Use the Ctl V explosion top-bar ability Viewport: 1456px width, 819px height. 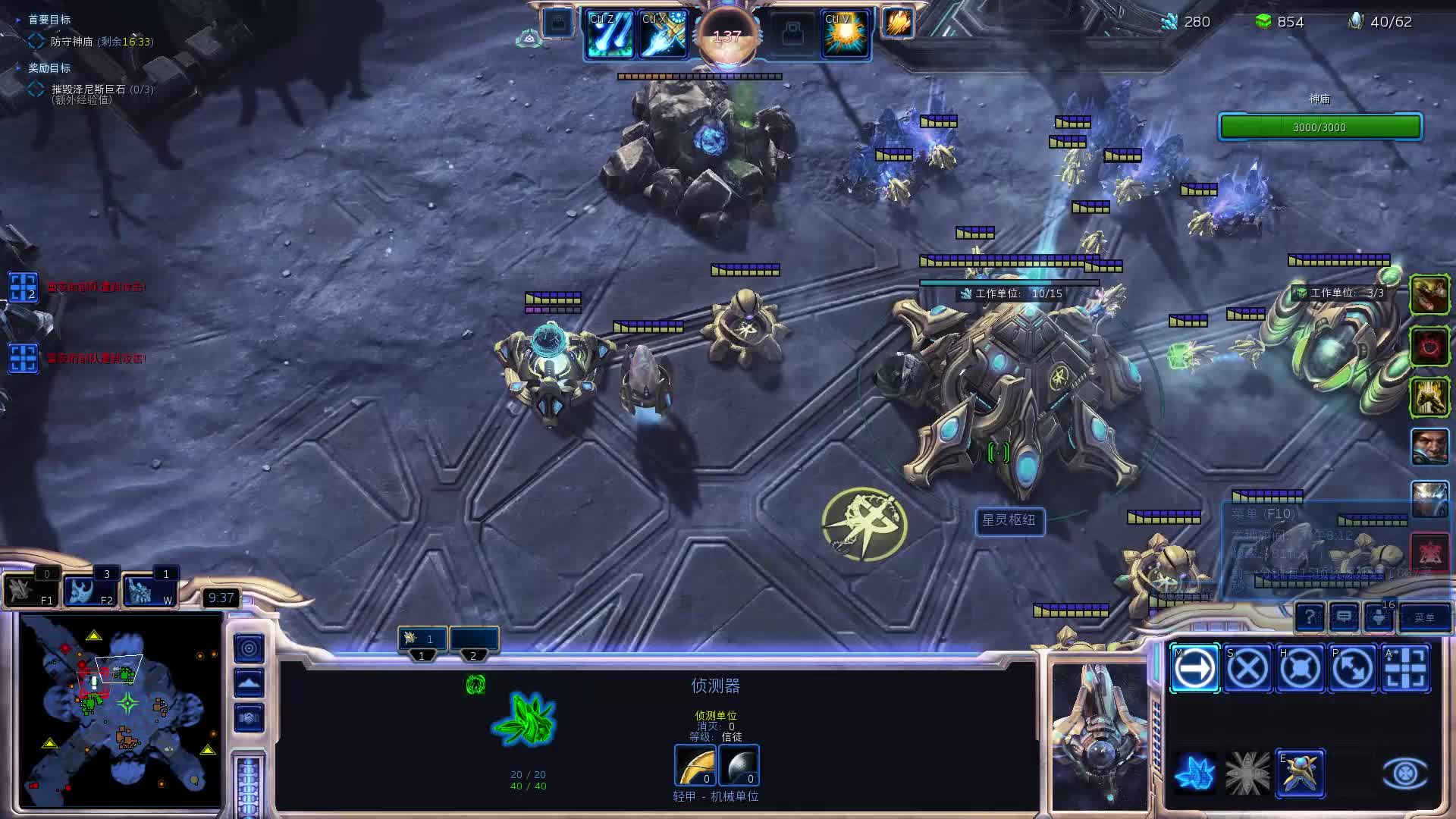pyautogui.click(x=845, y=35)
